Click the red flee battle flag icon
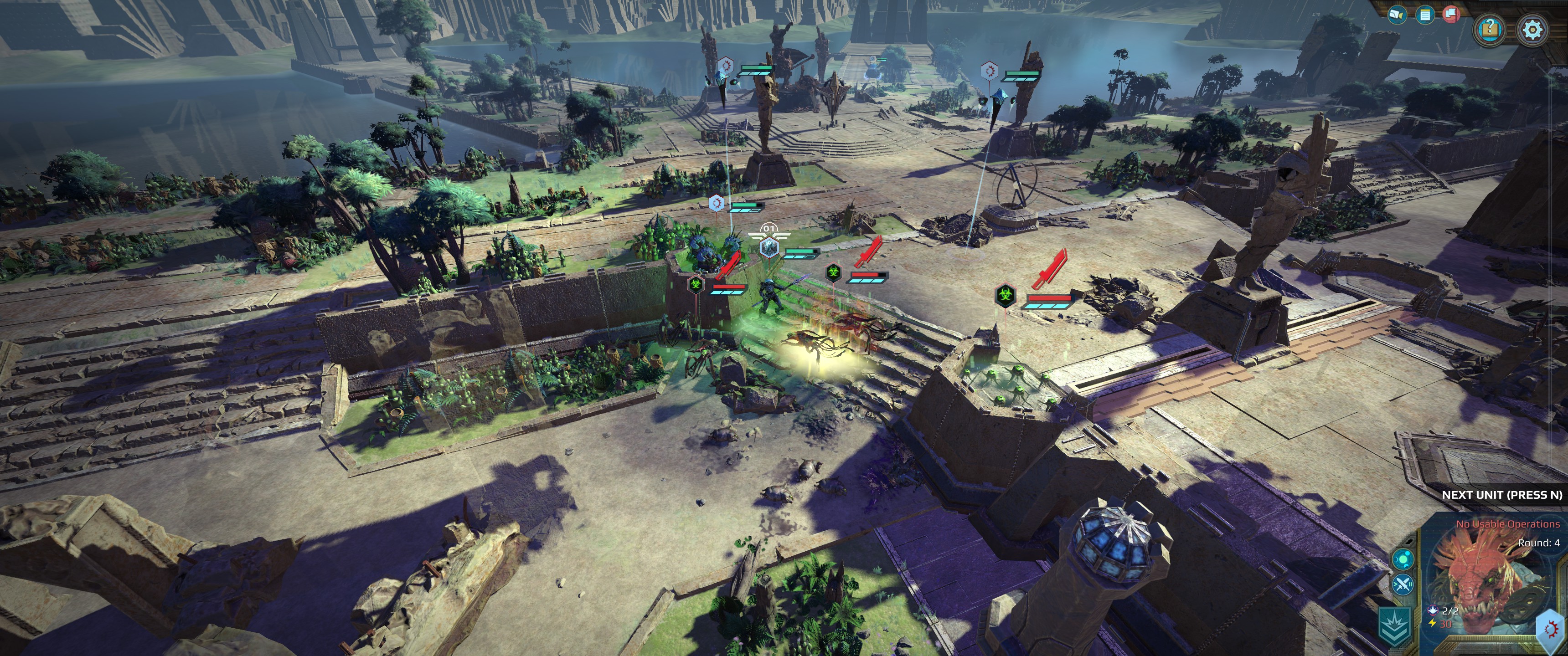The width and height of the screenshot is (1568, 656). tap(1452, 15)
